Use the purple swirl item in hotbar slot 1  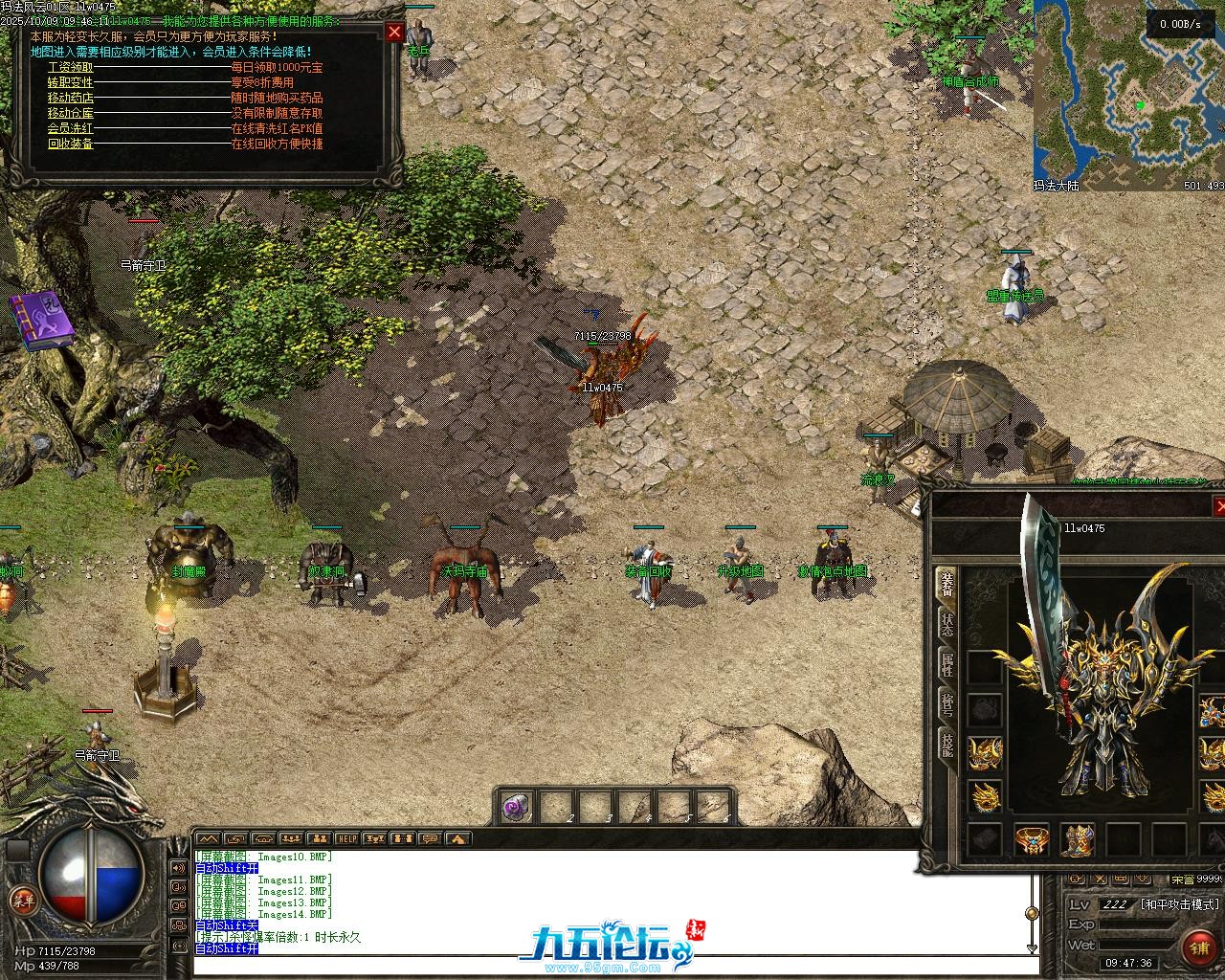tap(517, 807)
